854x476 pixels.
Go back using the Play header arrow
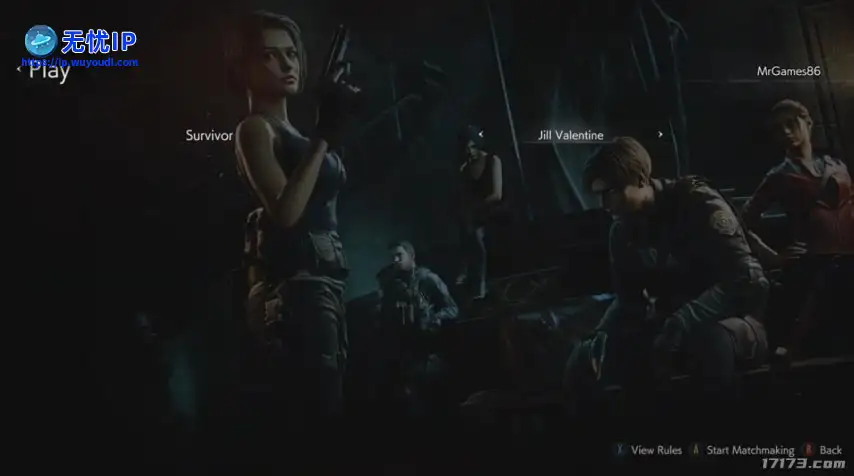coord(20,71)
